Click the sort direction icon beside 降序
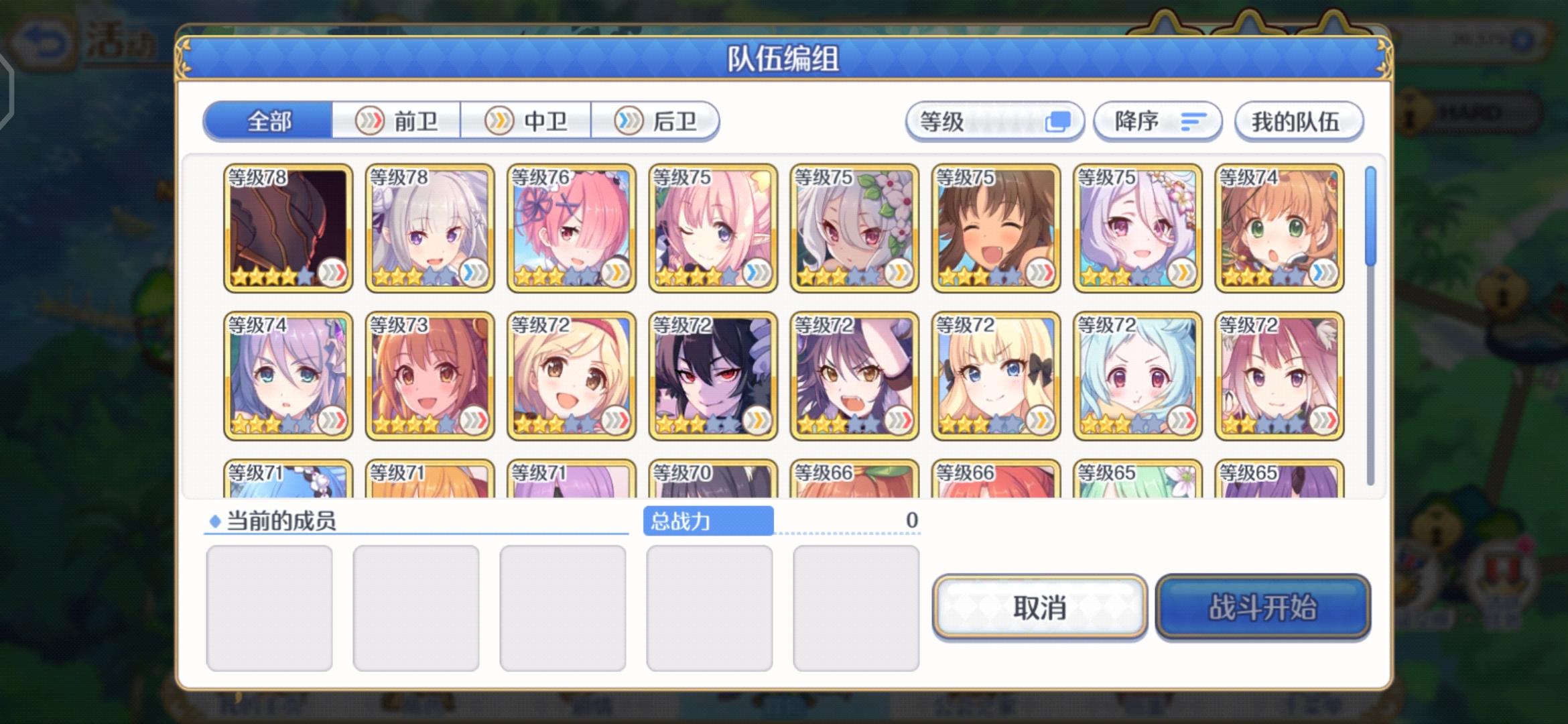This screenshot has width=1568, height=724. (x=1192, y=121)
